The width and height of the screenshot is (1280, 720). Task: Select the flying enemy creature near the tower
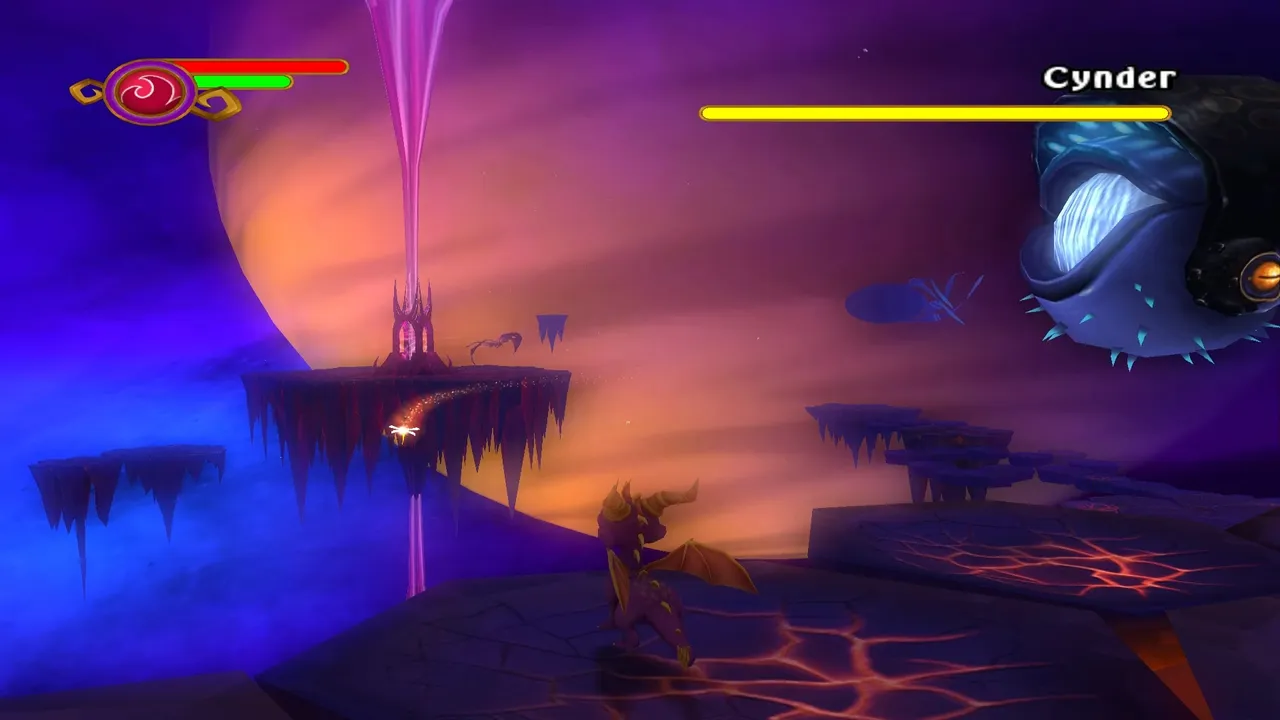[495, 340]
